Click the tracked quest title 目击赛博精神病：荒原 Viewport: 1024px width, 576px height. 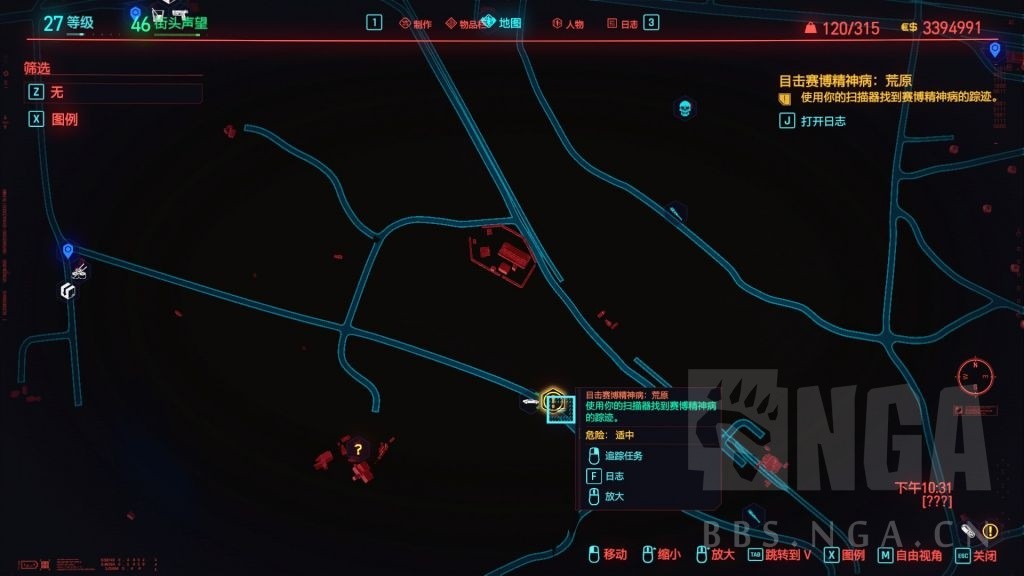pos(846,80)
